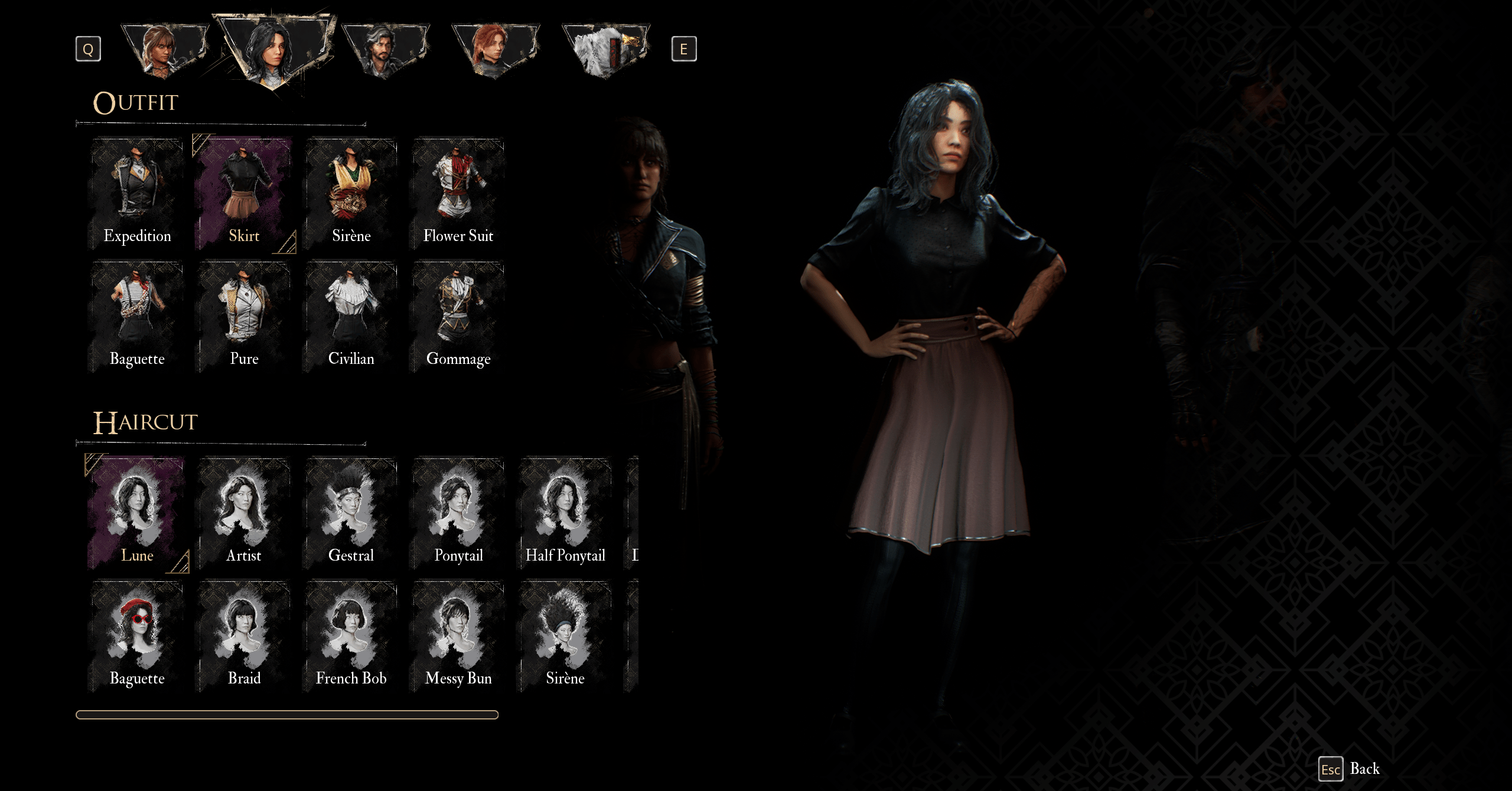
Task: Equip the Flower Suit outfit
Action: pyautogui.click(x=458, y=194)
